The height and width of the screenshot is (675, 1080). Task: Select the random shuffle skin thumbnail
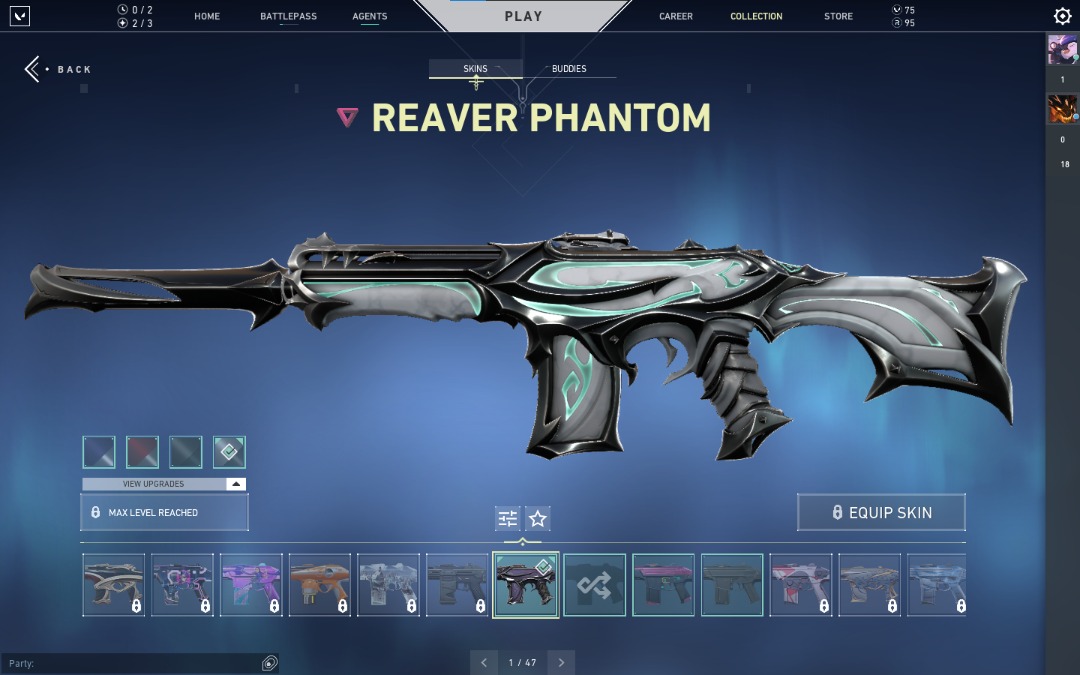pyautogui.click(x=594, y=585)
